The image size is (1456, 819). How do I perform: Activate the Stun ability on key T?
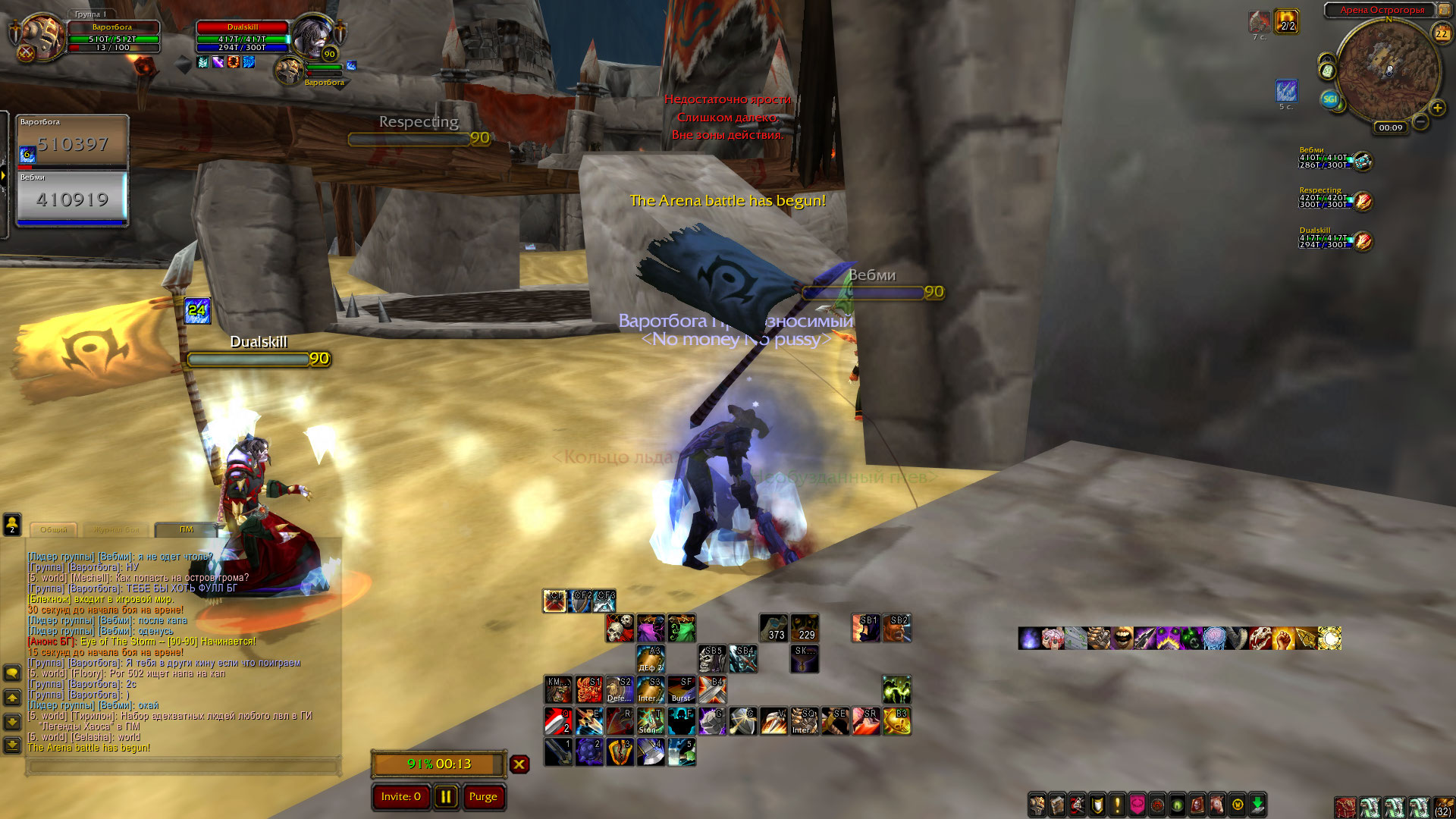click(x=651, y=721)
